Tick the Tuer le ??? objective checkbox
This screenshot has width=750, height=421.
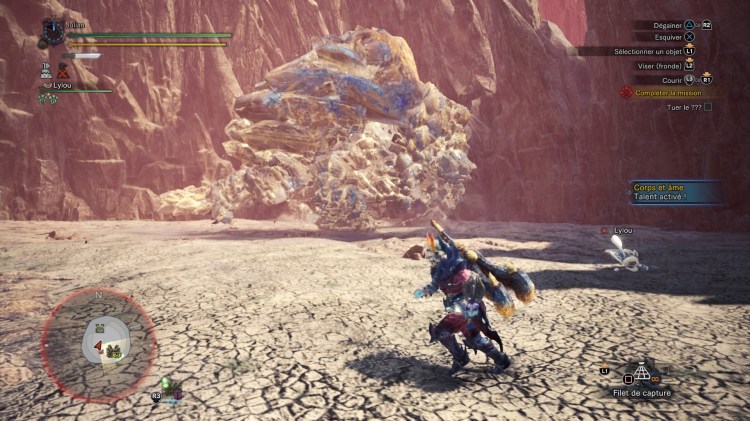click(x=708, y=106)
